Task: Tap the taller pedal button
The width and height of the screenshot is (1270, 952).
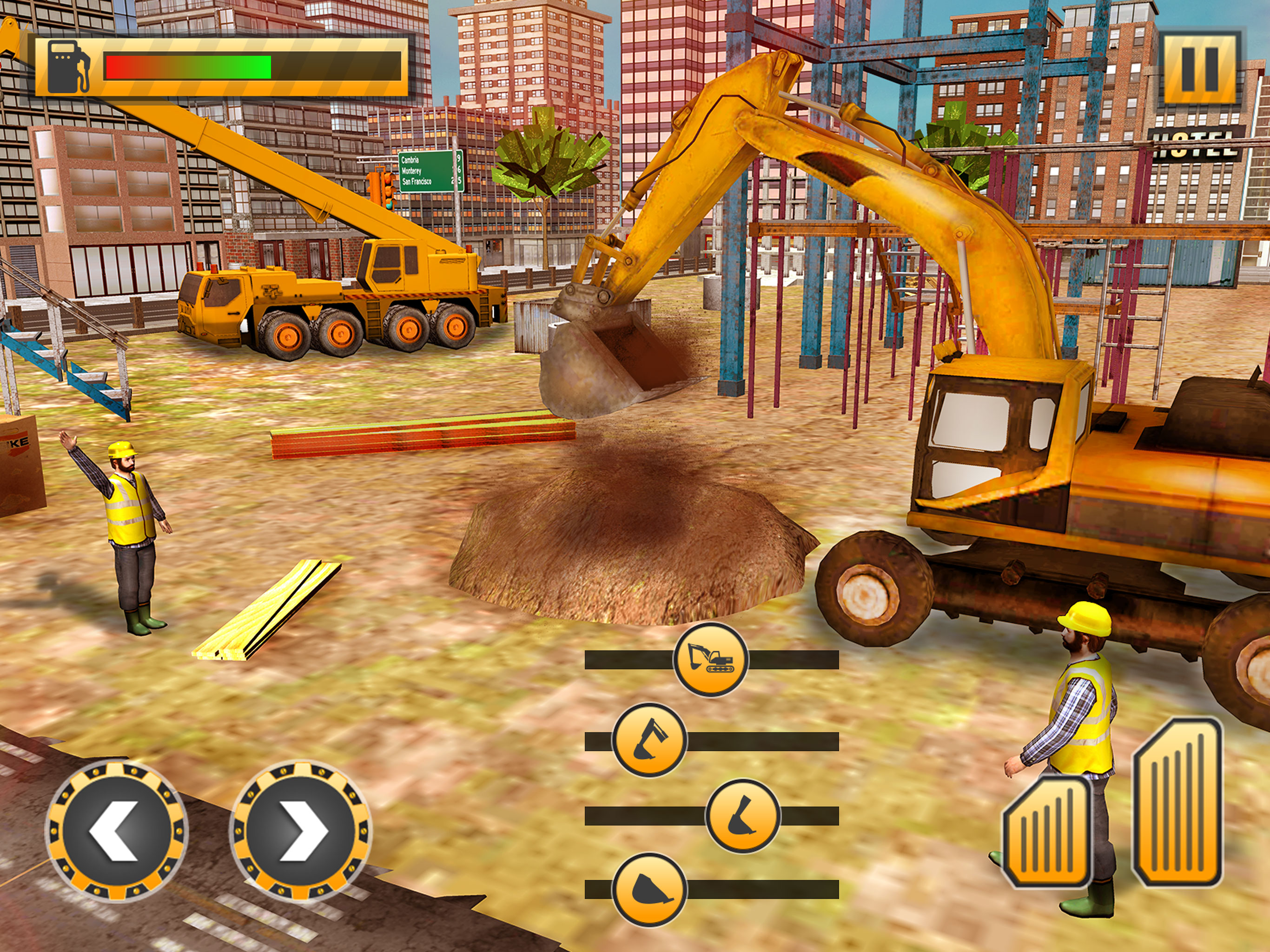Action: (1177, 801)
